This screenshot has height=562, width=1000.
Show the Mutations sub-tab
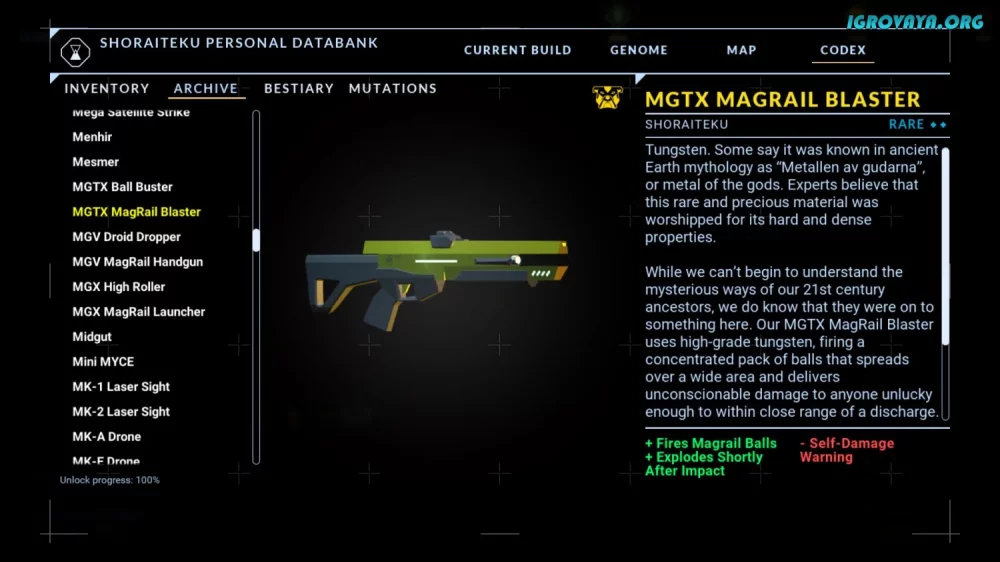(x=392, y=89)
